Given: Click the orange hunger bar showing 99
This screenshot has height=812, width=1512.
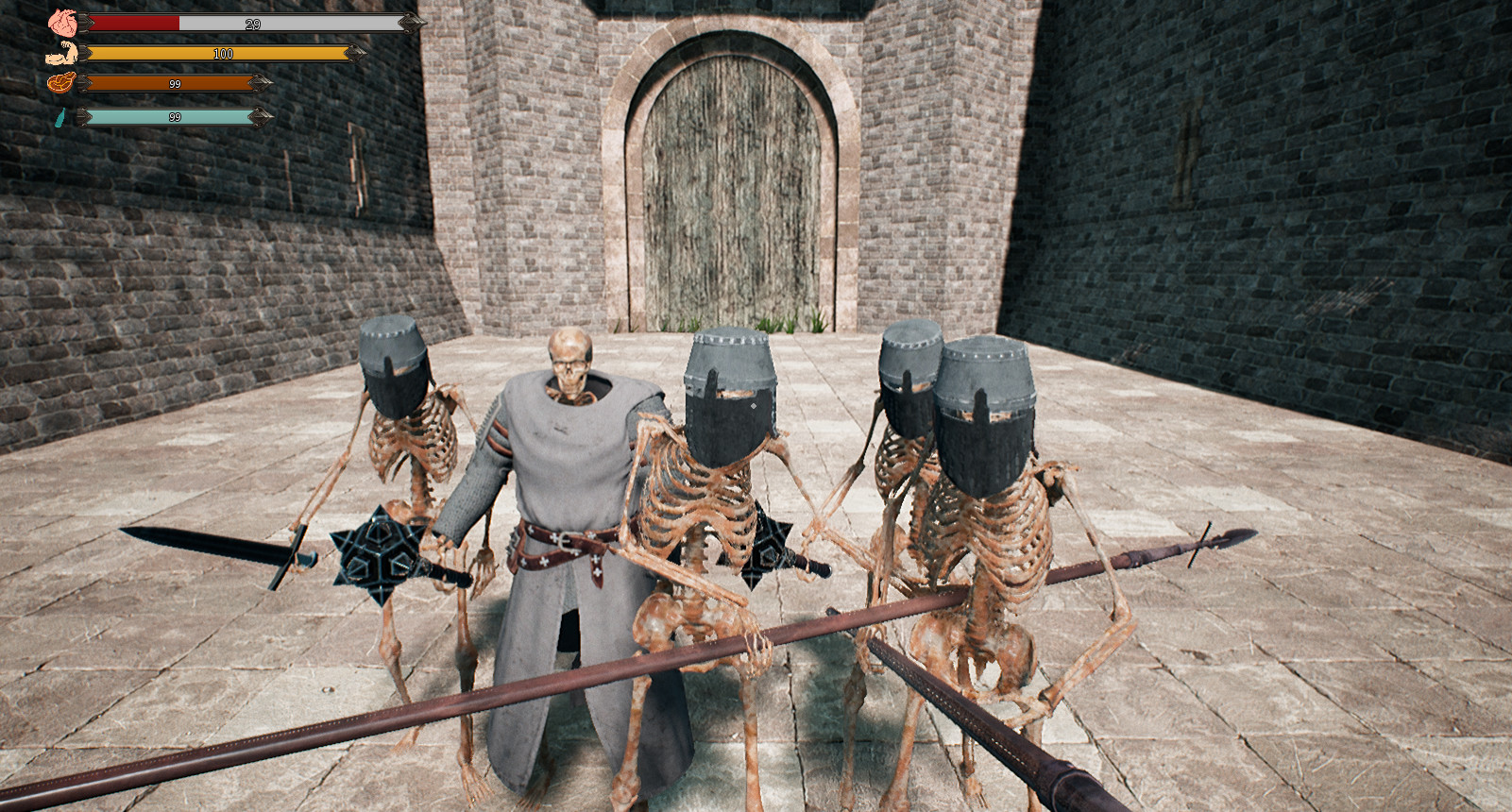Looking at the screenshot, I should pyautogui.click(x=170, y=85).
